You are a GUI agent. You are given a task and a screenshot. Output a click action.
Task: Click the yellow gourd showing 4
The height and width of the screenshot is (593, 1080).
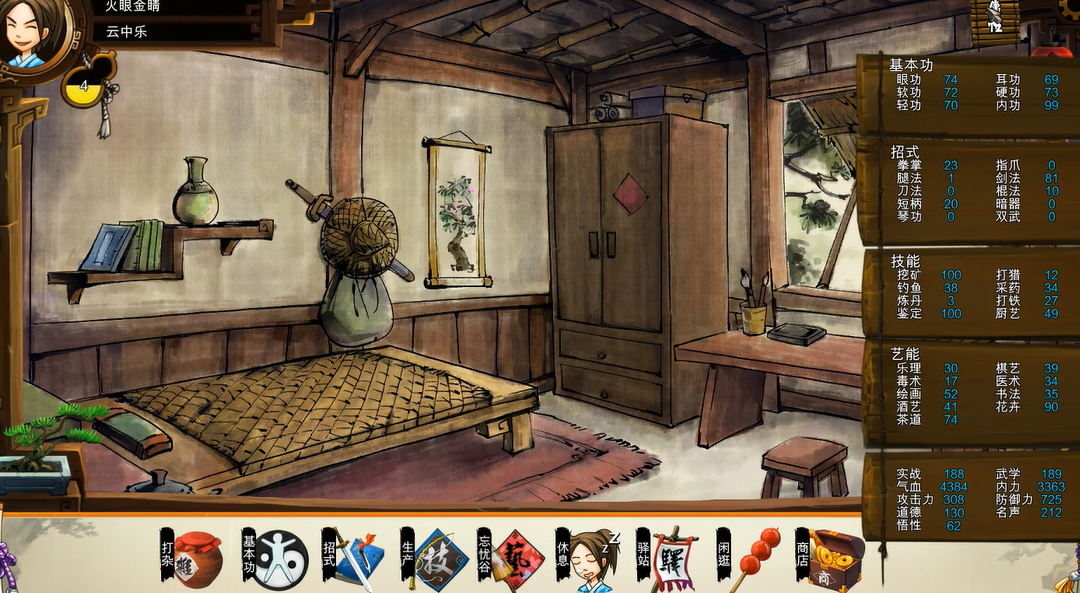pos(84,87)
